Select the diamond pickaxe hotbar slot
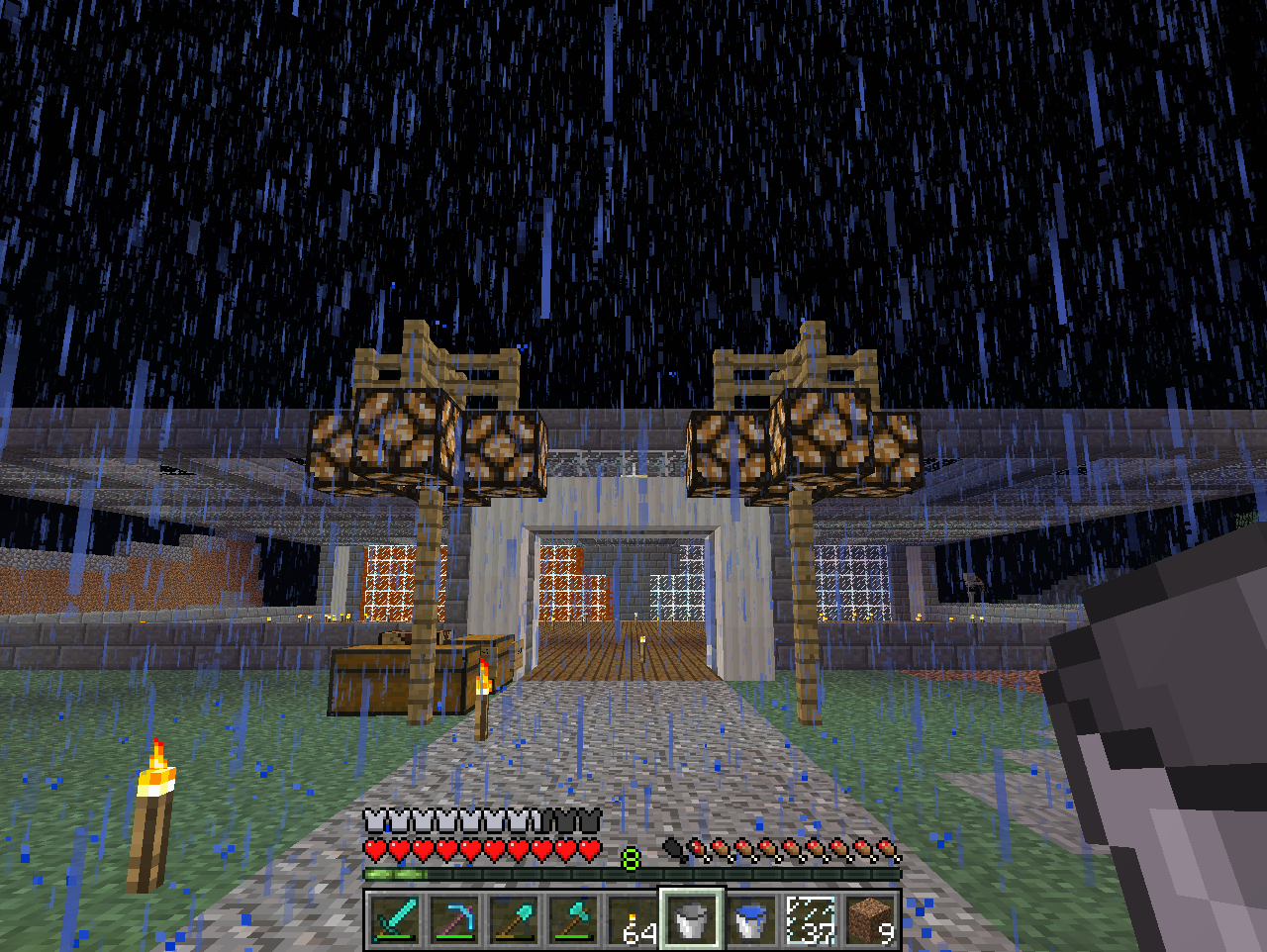This screenshot has height=952, width=1267. click(455, 920)
